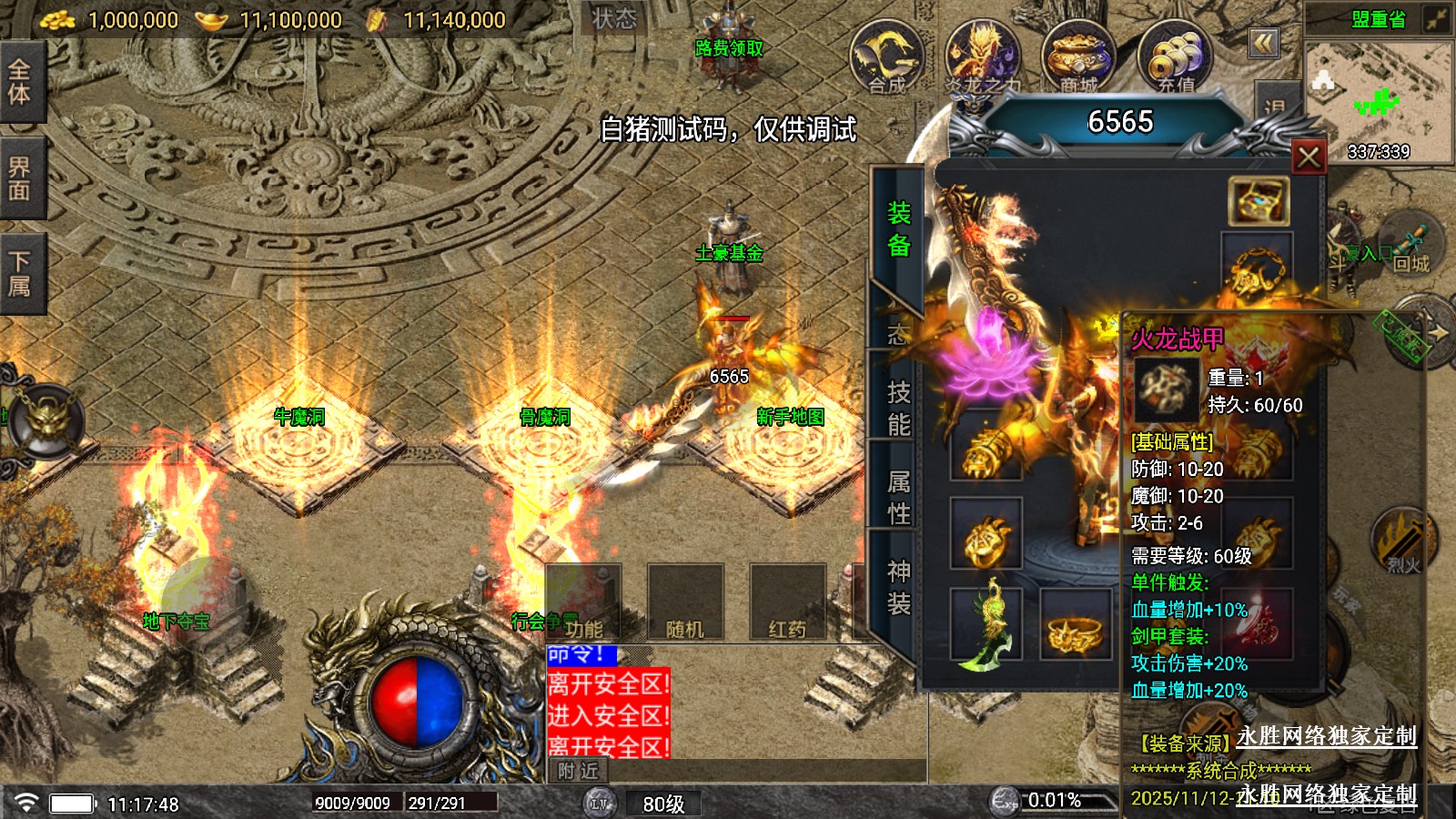Screen dimensions: 1456x819
Task: Open the 全体 side tab
Action: click(x=20, y=82)
